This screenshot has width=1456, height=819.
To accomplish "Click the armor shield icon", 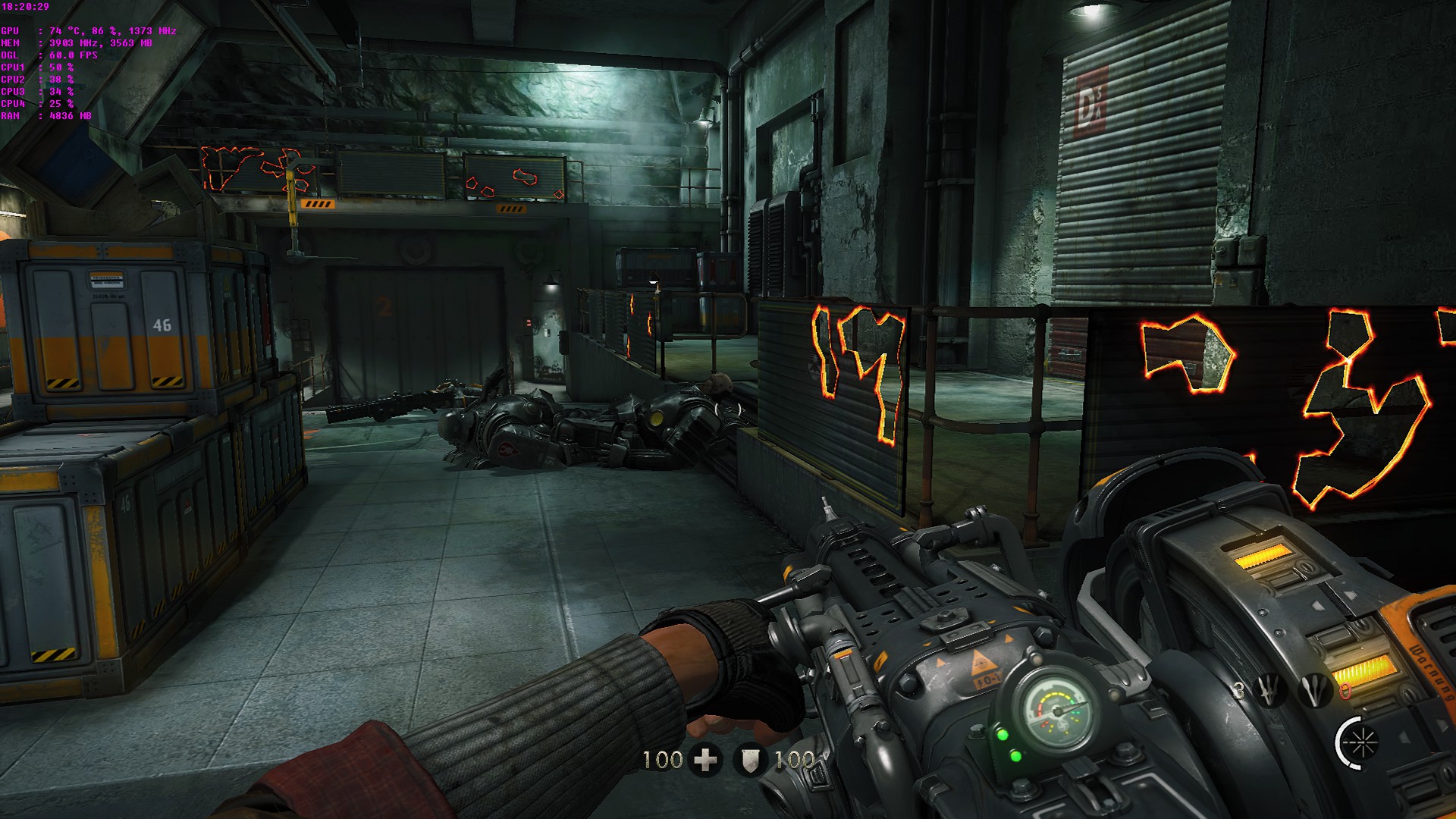I will click(750, 760).
